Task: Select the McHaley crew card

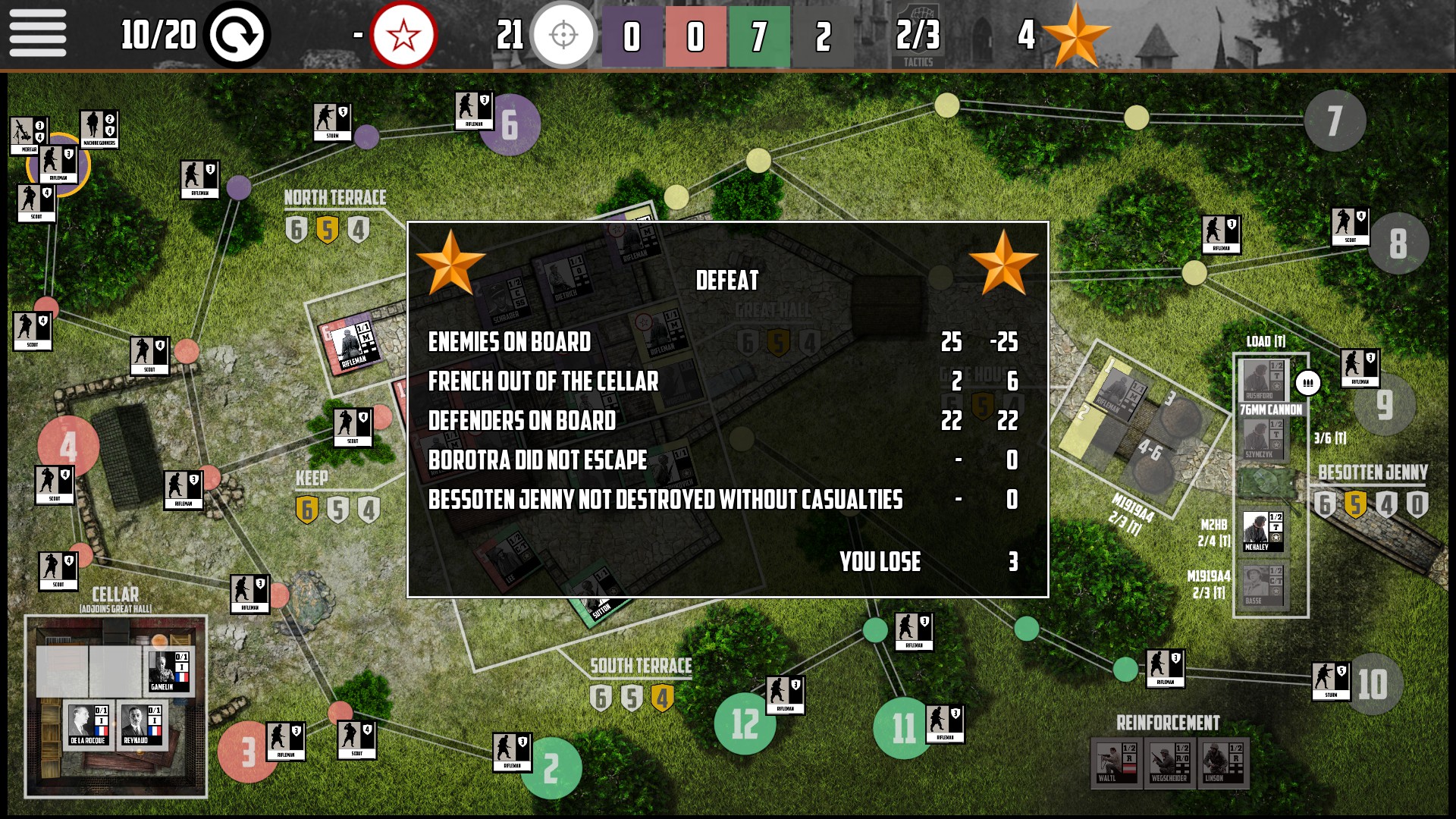Action: tap(1263, 531)
